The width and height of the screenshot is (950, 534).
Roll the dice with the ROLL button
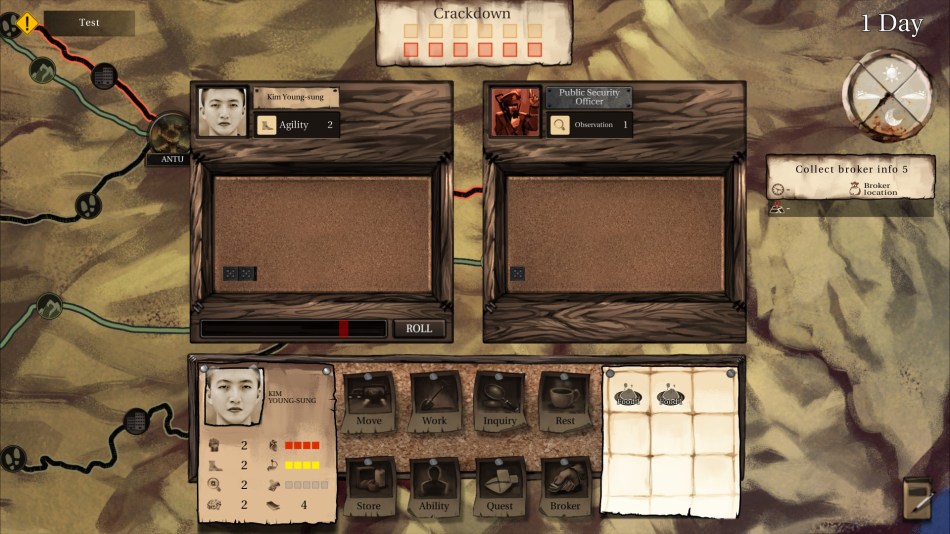[x=418, y=328]
